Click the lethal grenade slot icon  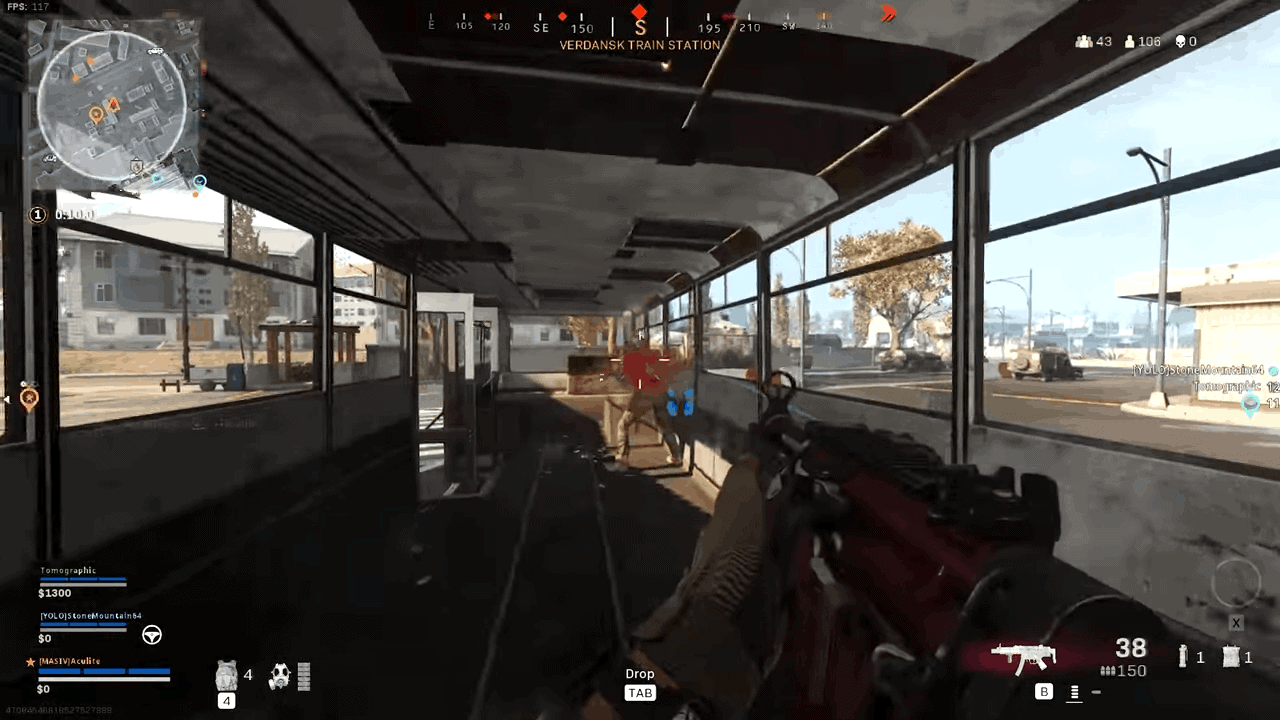[x=1184, y=655]
